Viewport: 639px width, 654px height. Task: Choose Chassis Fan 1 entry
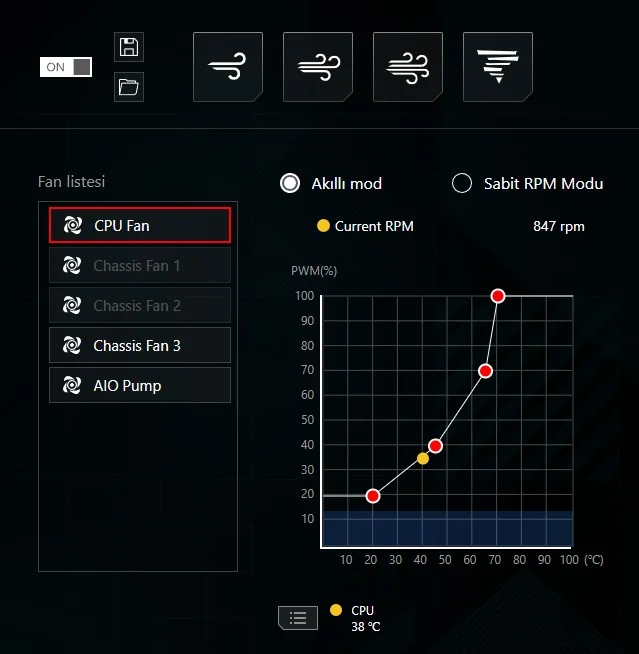140,266
